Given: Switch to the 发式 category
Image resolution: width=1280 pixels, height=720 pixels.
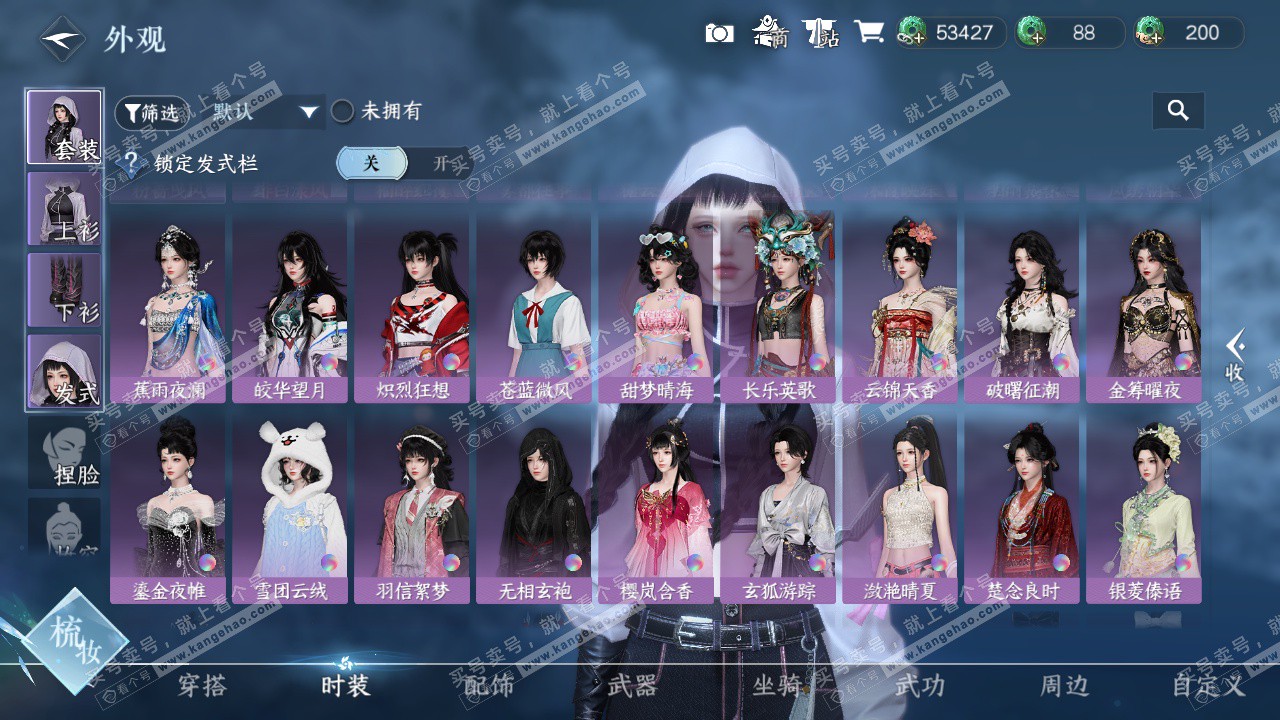Looking at the screenshot, I should pos(64,371).
